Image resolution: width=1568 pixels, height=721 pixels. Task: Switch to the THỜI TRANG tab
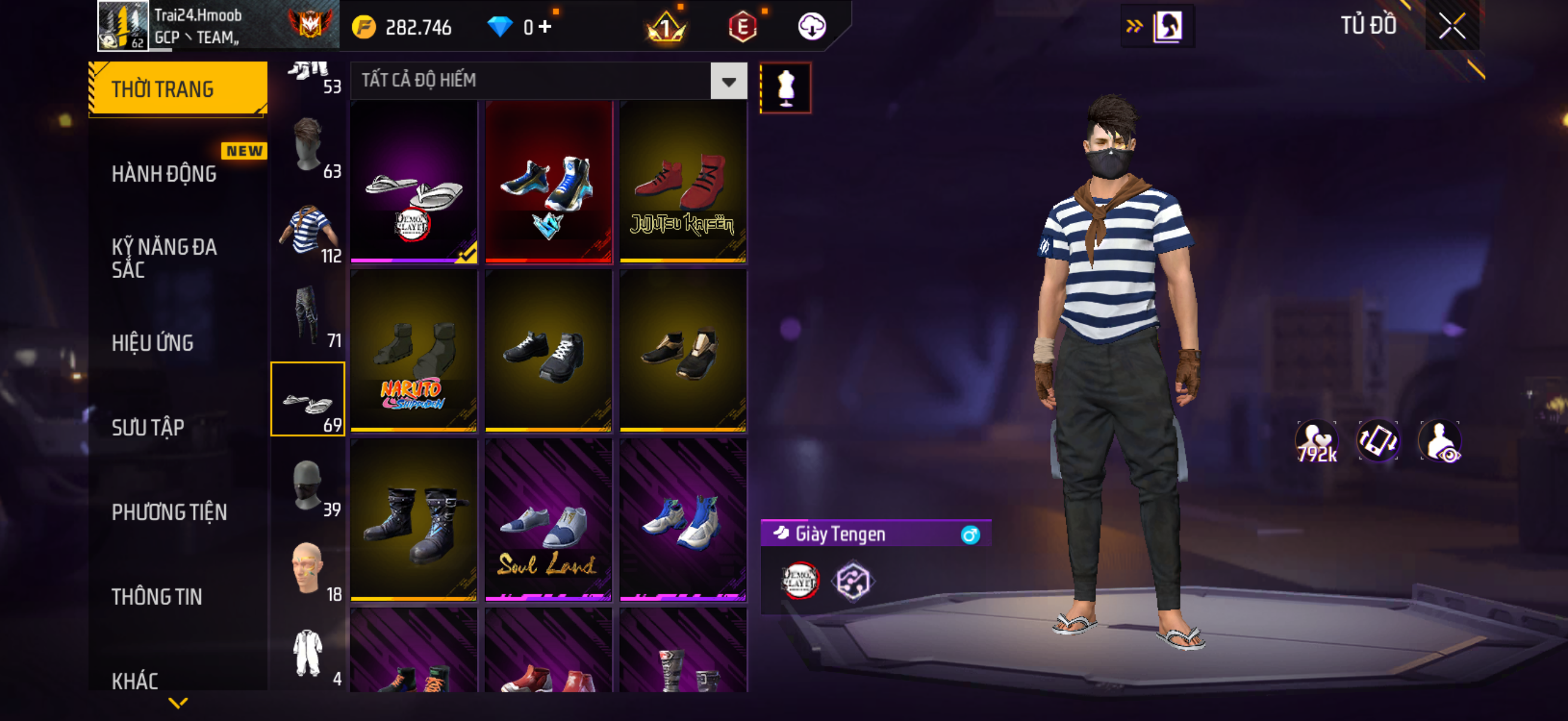tap(177, 89)
